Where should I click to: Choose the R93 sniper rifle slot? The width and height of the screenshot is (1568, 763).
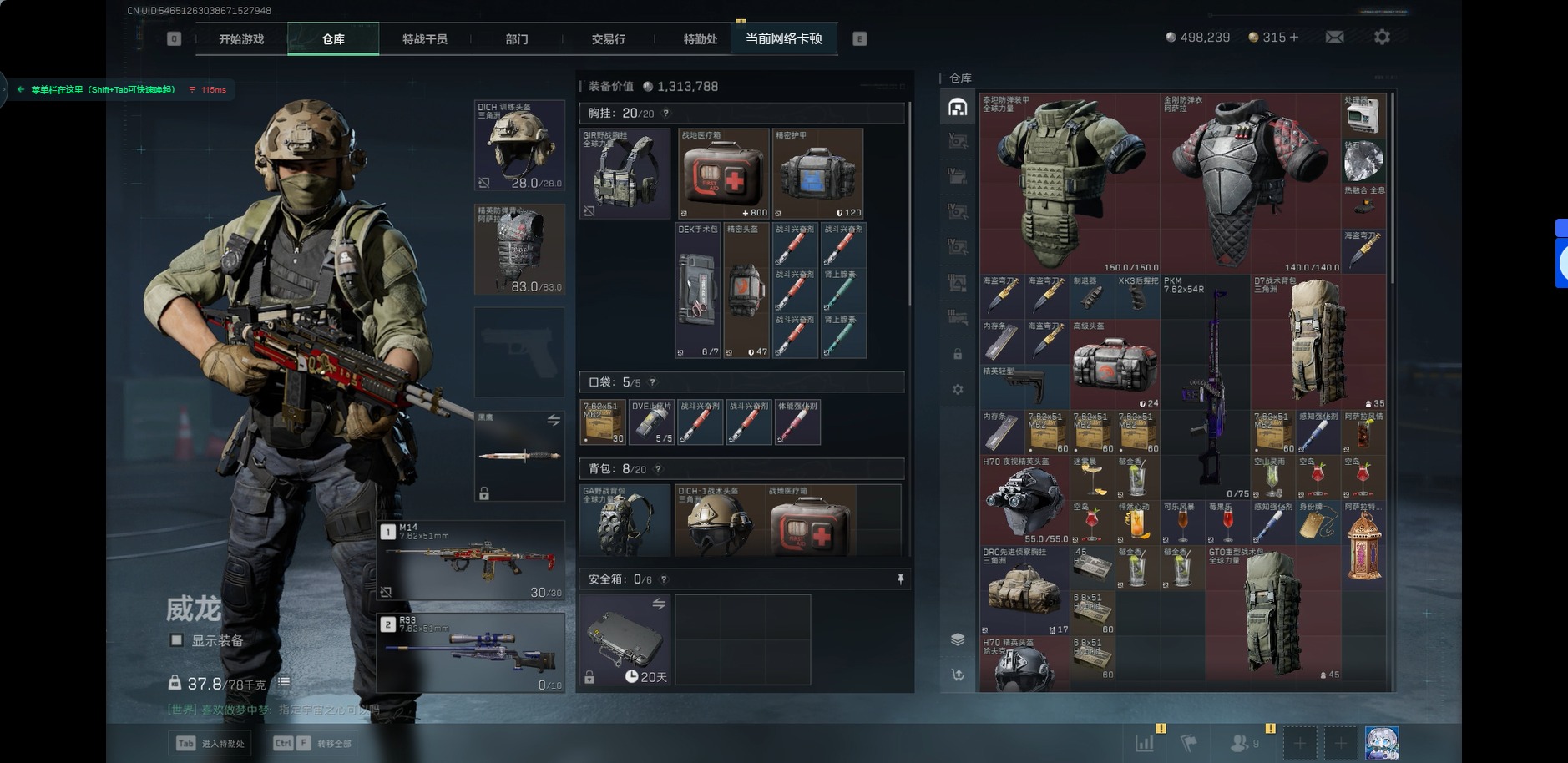[x=471, y=653]
